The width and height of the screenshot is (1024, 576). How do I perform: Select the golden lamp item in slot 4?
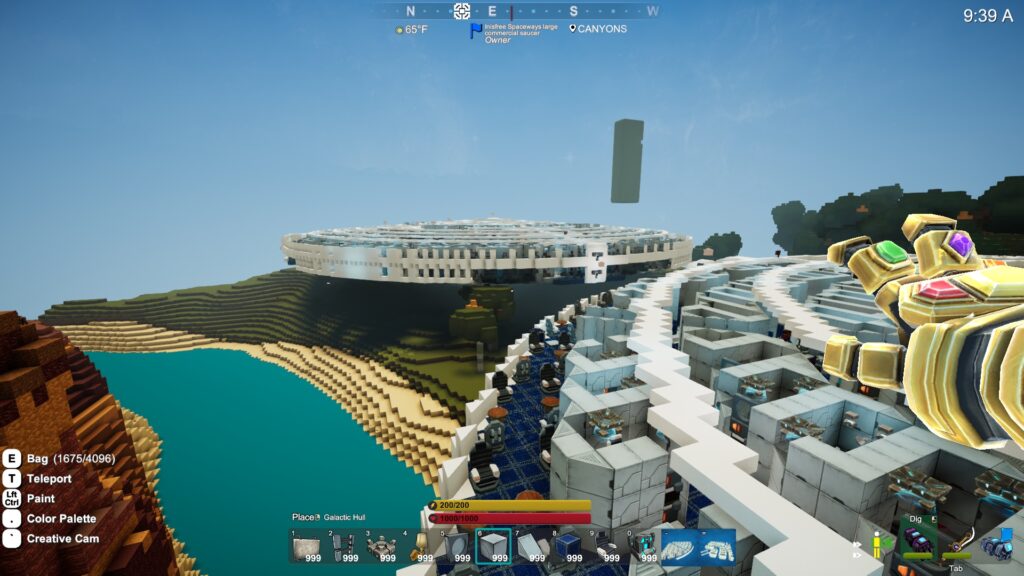[x=419, y=547]
